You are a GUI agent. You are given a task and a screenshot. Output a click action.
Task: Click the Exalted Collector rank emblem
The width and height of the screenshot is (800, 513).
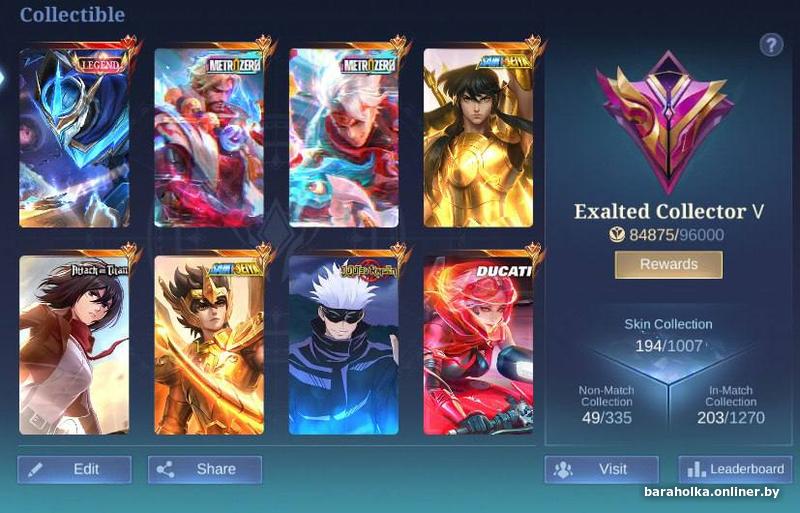click(x=665, y=120)
